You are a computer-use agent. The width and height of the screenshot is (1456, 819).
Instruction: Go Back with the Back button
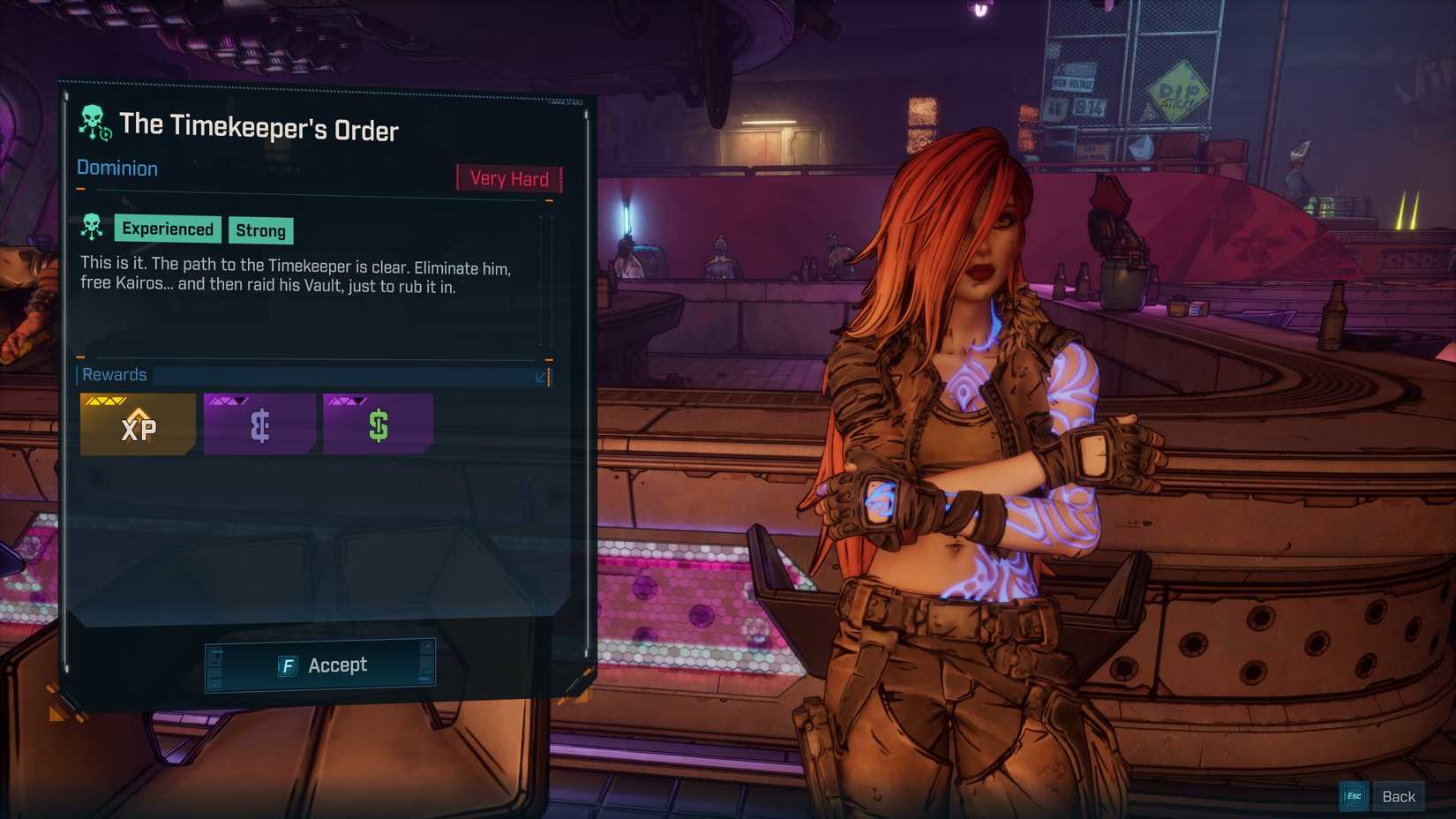(x=1399, y=795)
